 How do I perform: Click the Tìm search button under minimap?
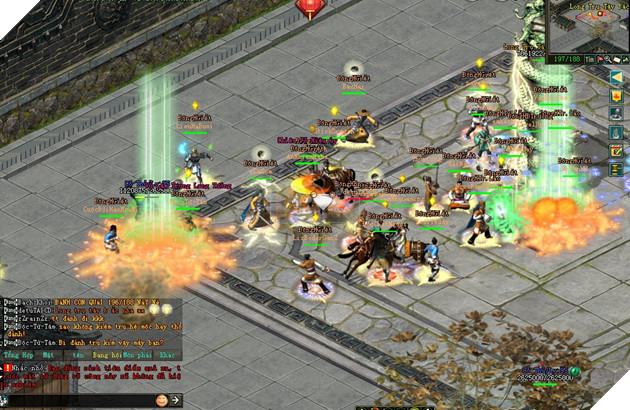point(589,59)
